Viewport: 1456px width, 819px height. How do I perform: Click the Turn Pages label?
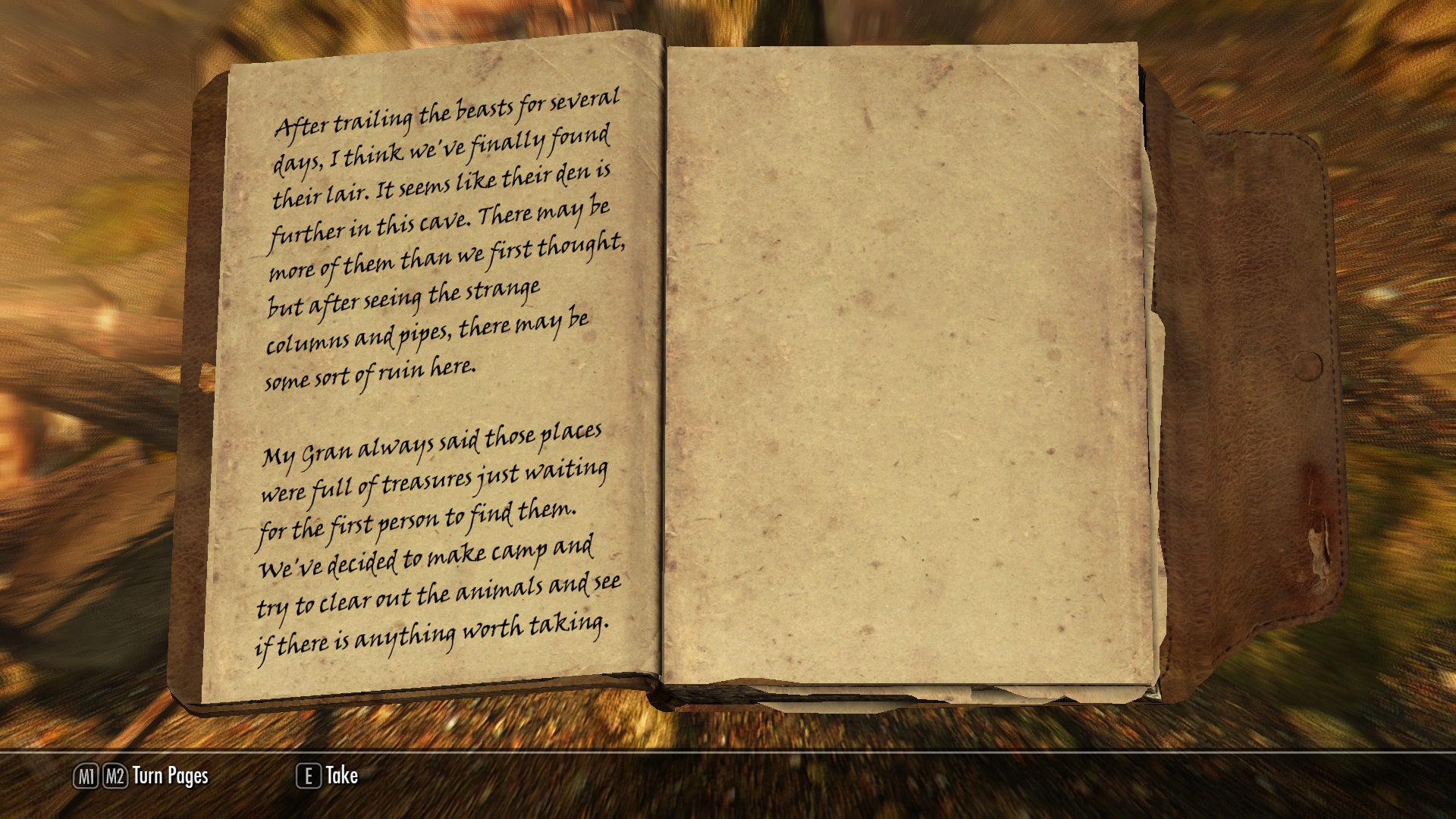170,776
